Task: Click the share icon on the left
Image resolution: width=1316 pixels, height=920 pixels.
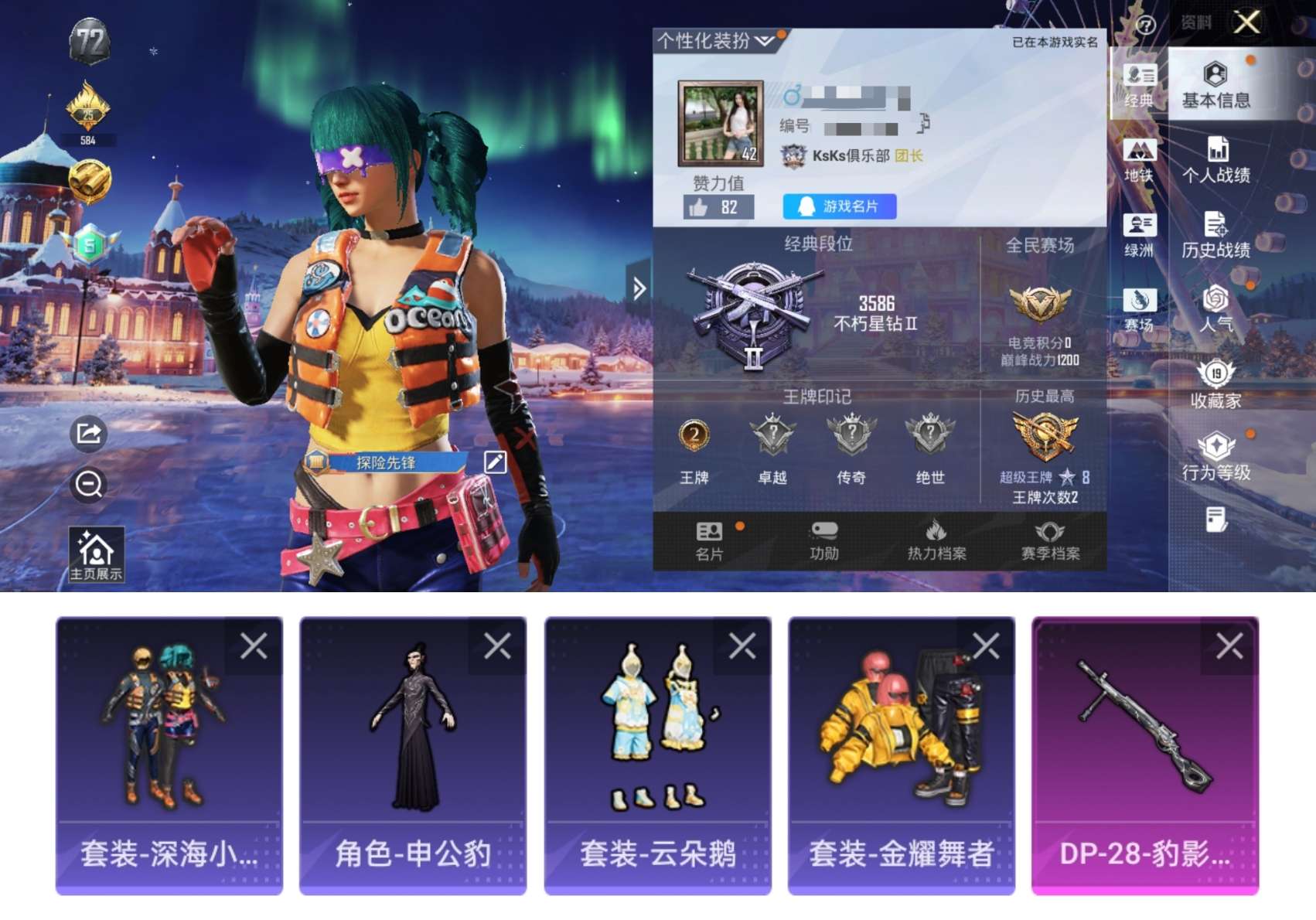Action: click(x=87, y=433)
